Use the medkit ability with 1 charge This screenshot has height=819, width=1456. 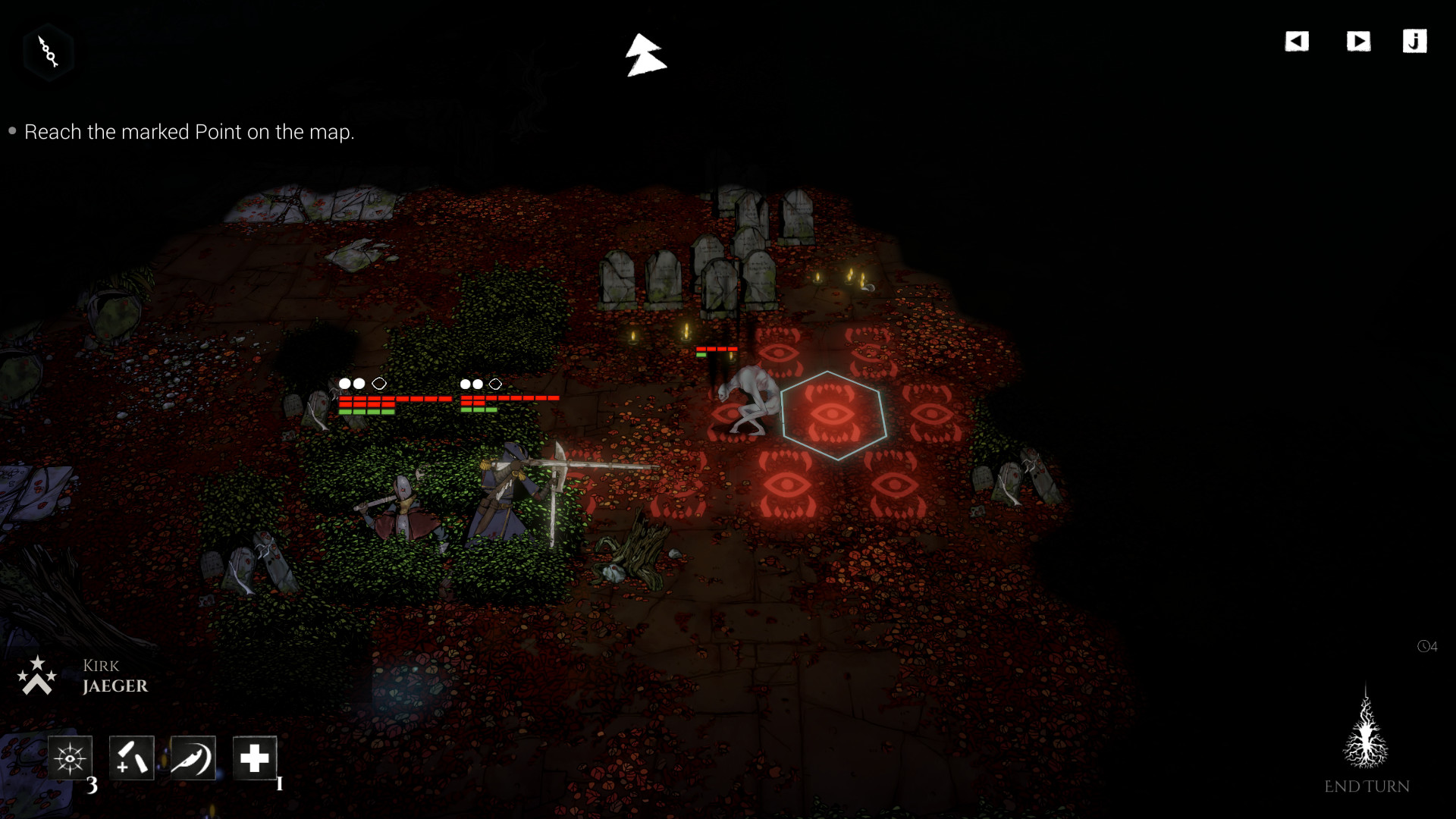pos(255,758)
